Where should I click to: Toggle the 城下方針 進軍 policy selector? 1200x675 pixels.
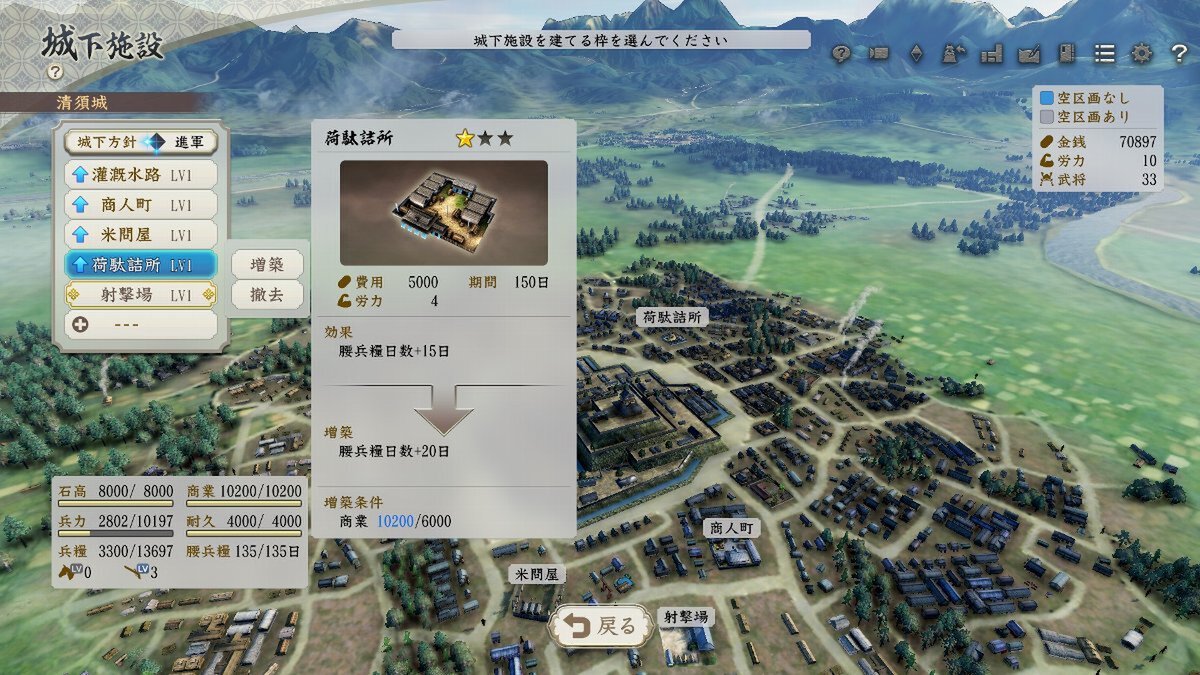tap(141, 143)
